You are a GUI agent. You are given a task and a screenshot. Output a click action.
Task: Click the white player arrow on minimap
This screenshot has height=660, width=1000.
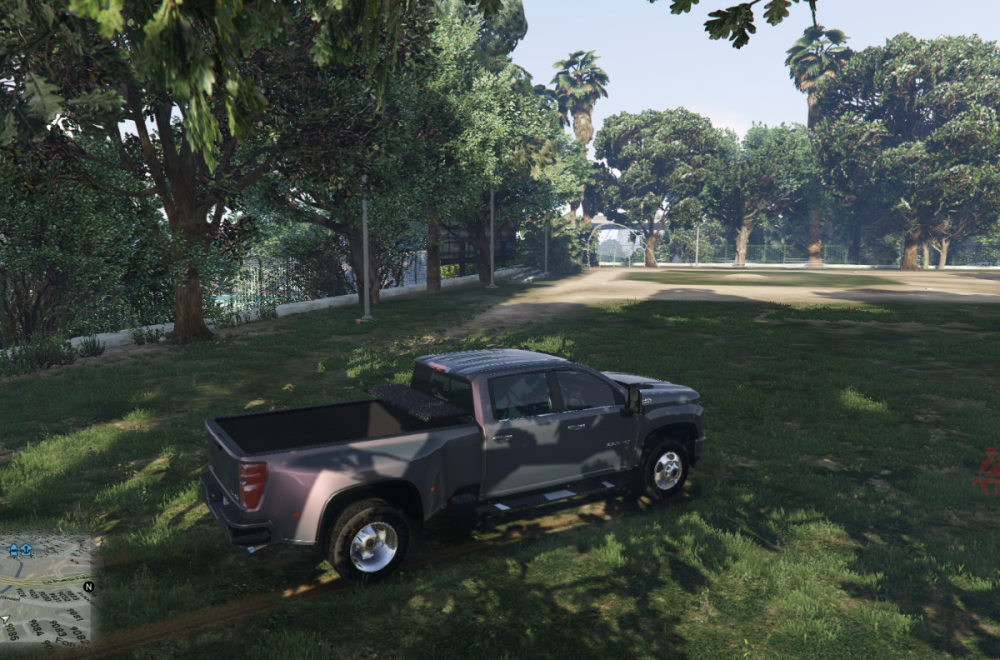pos(6,619)
